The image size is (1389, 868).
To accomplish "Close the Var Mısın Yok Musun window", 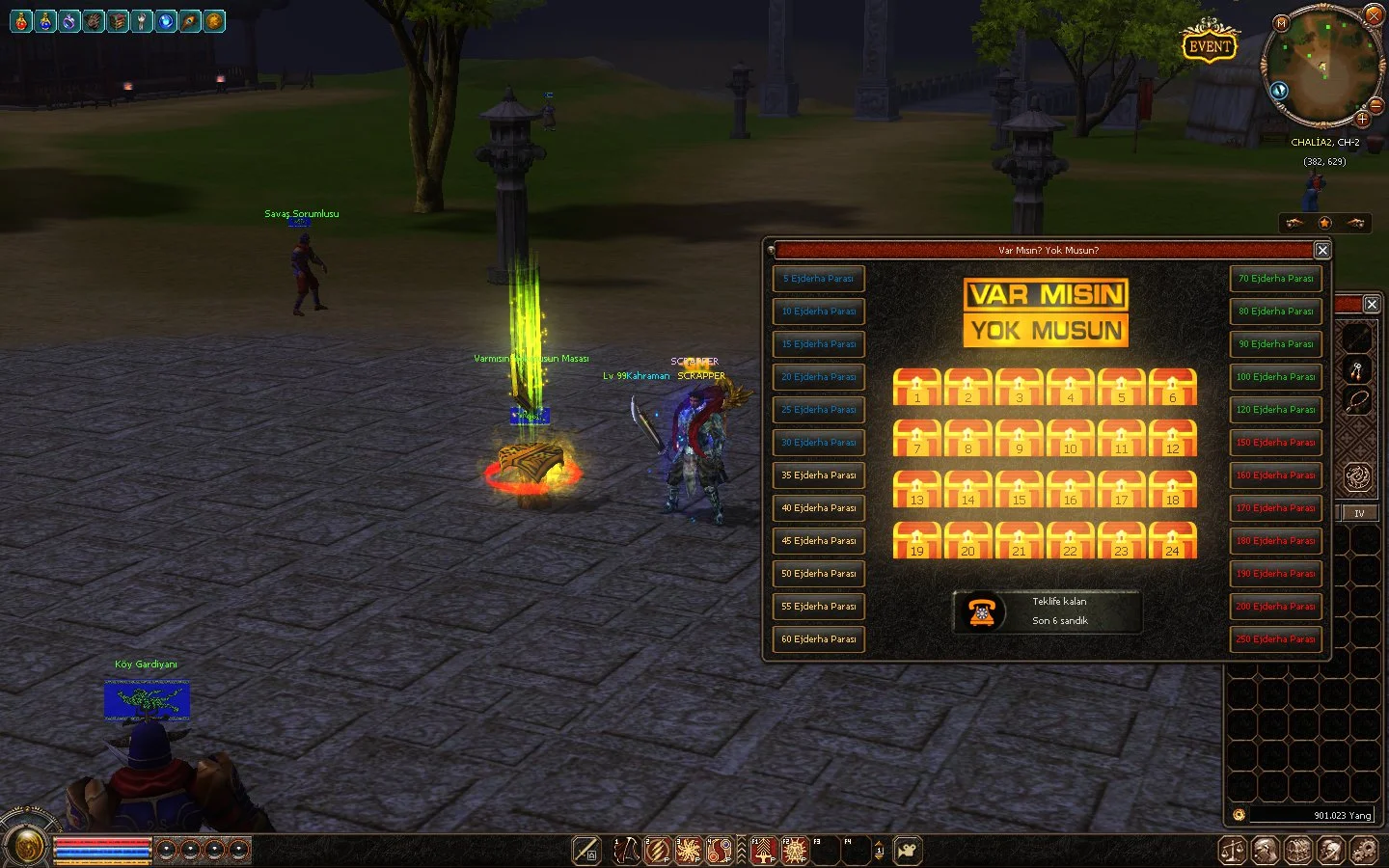I will pyautogui.click(x=1322, y=250).
